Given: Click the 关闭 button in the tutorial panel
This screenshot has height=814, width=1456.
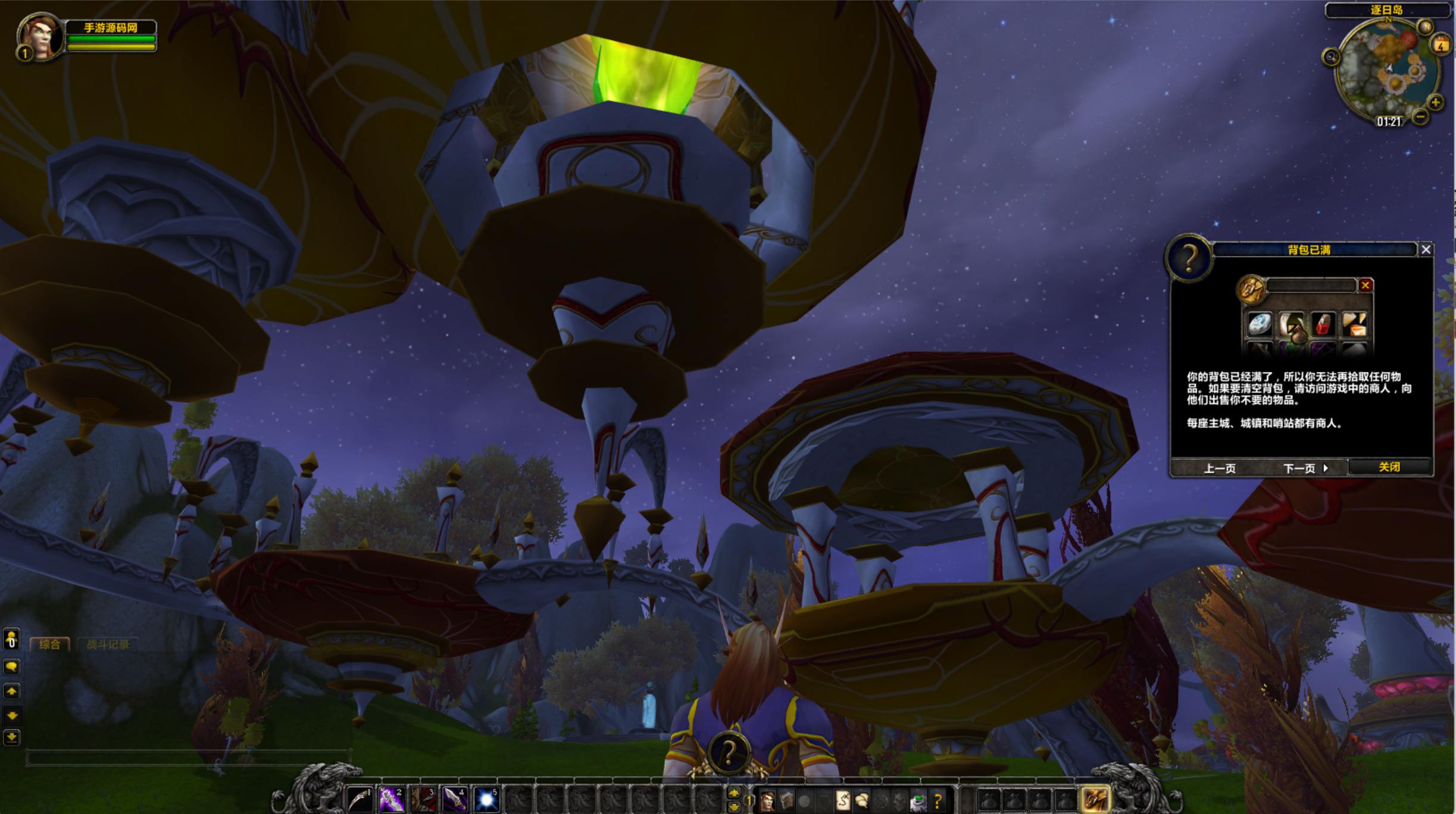Looking at the screenshot, I should (1389, 467).
